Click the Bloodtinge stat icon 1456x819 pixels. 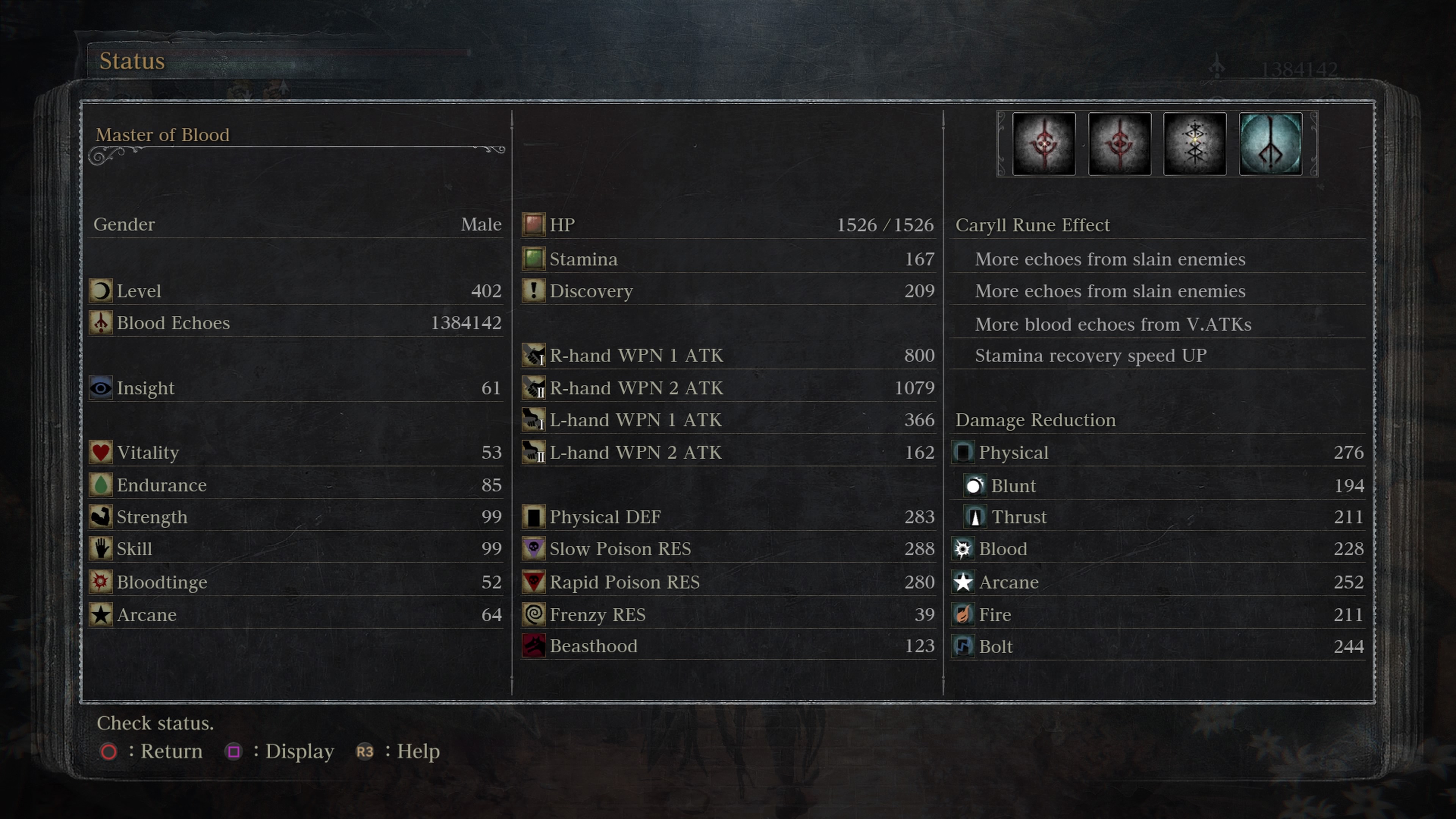tap(100, 582)
